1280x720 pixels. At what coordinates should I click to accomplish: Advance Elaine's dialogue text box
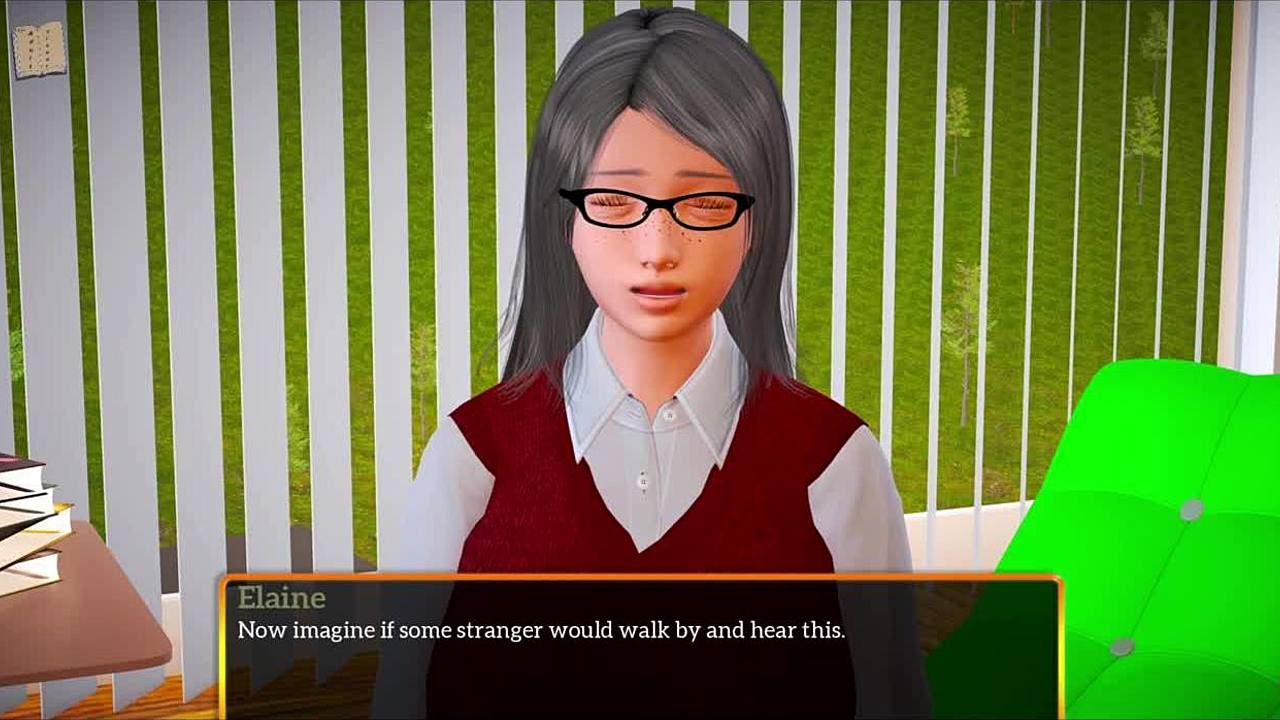click(640, 646)
